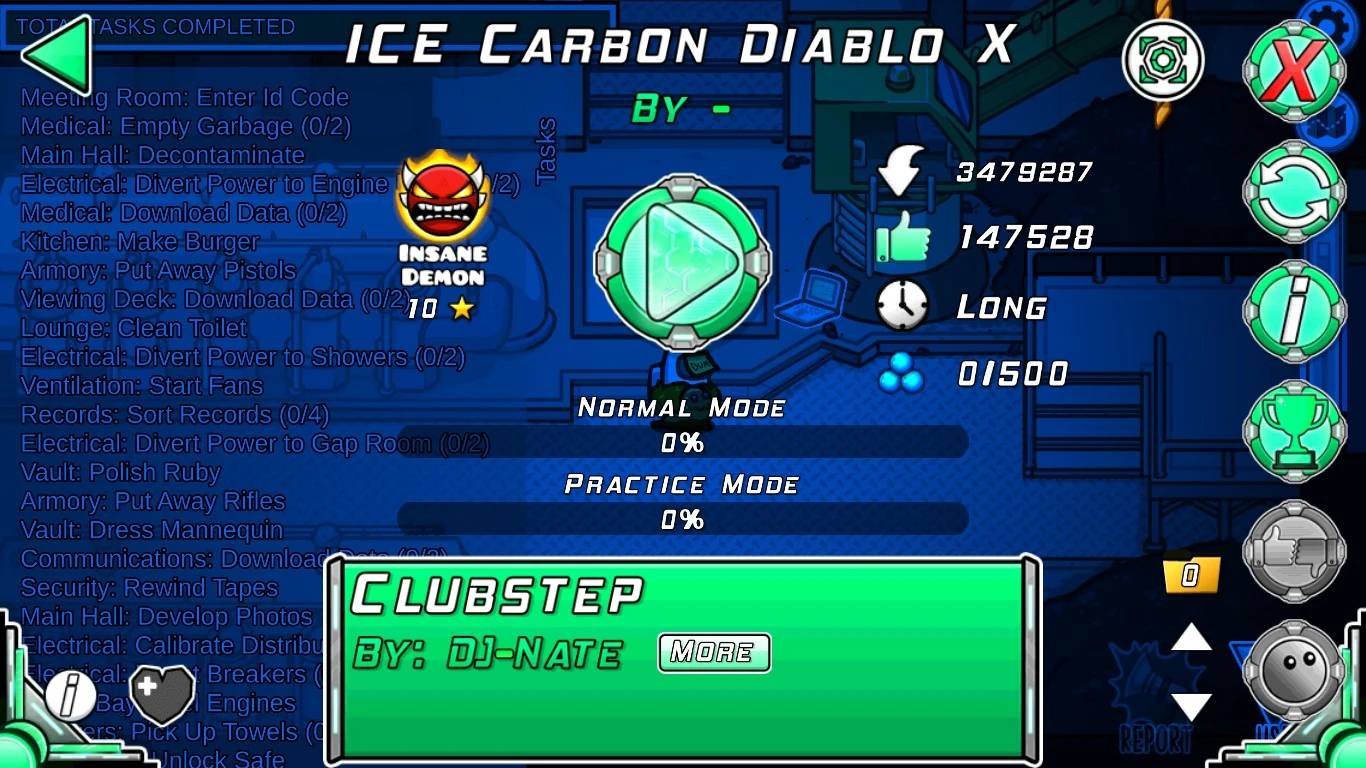Toggle favorite with the dark heart icon
This screenshot has width=1366, height=768.
pyautogui.click(x=163, y=694)
